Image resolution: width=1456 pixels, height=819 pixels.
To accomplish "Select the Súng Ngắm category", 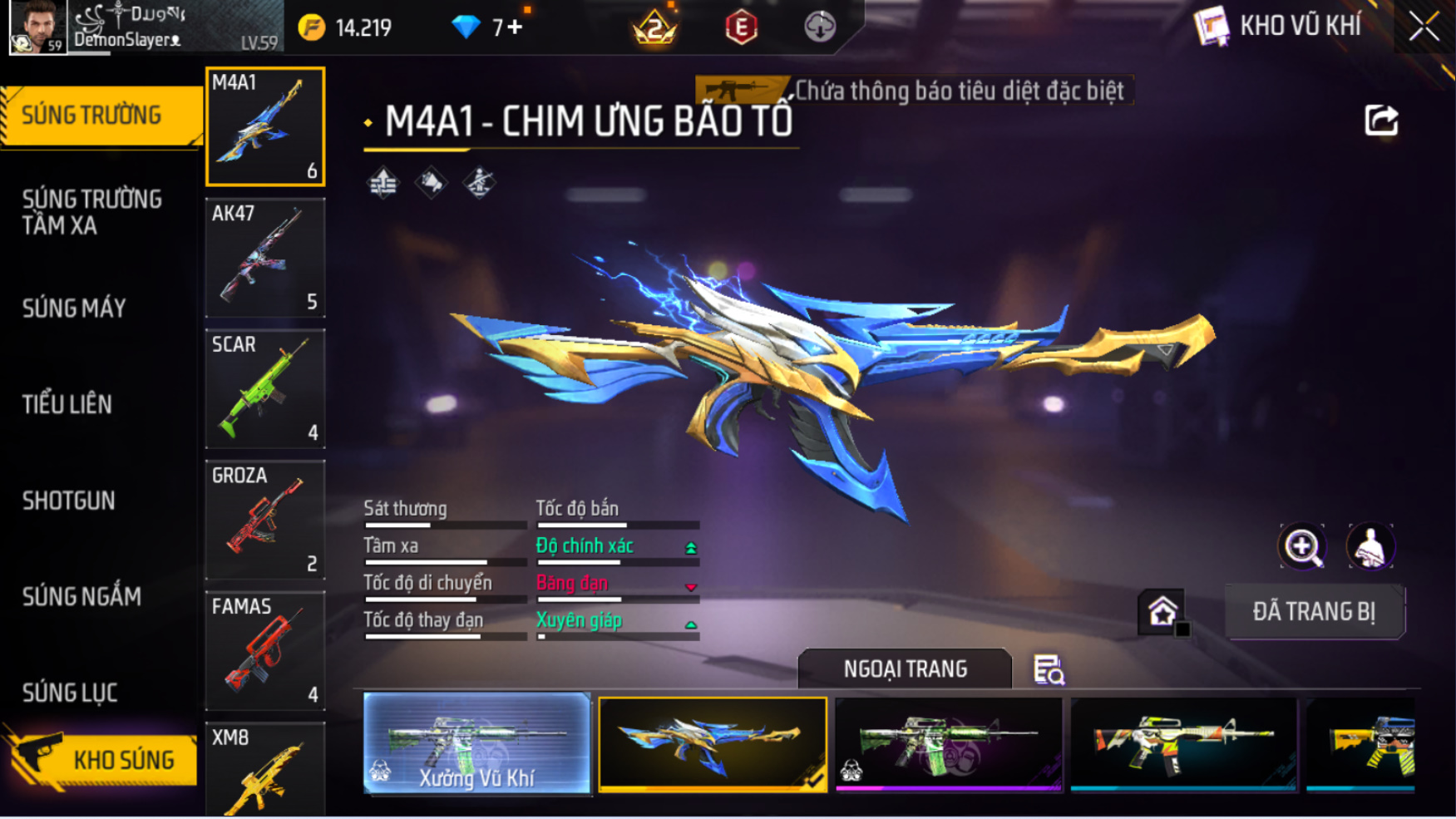I will (x=81, y=596).
